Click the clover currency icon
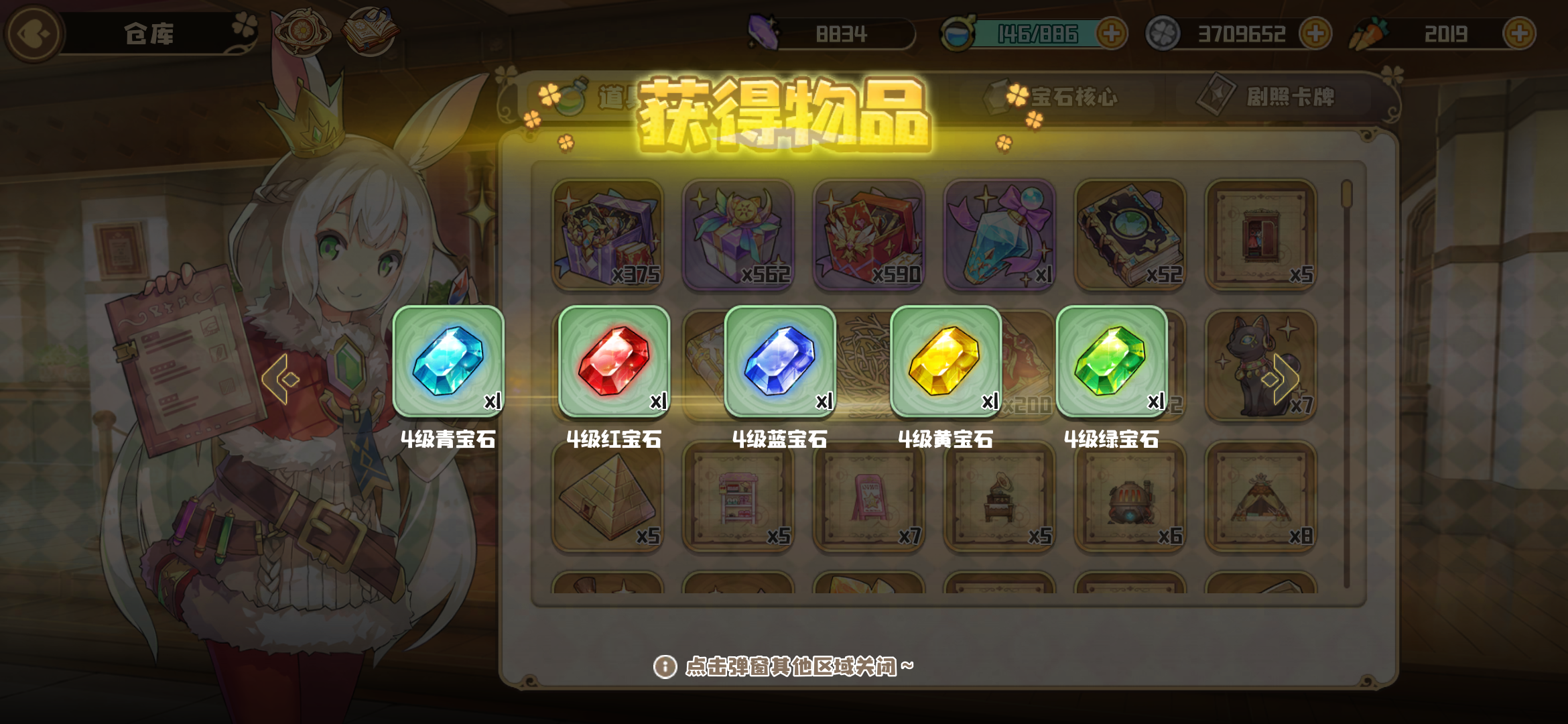Screen dimensions: 1568x724 coord(1165,33)
